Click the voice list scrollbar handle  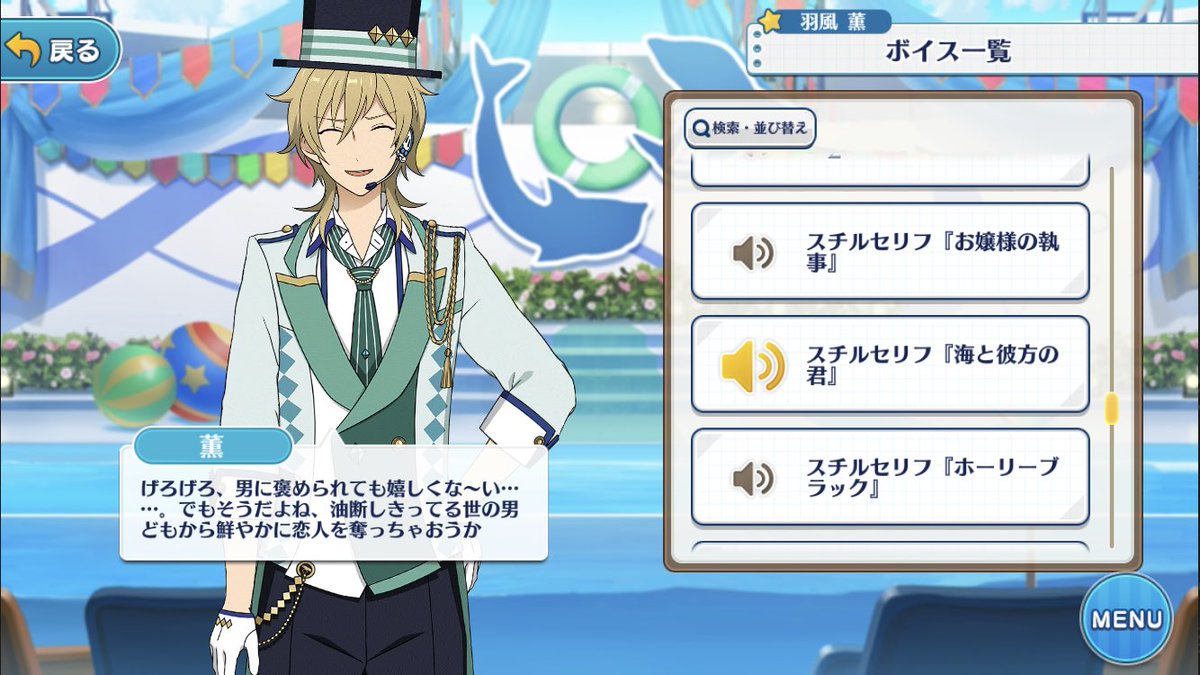(x=1111, y=409)
